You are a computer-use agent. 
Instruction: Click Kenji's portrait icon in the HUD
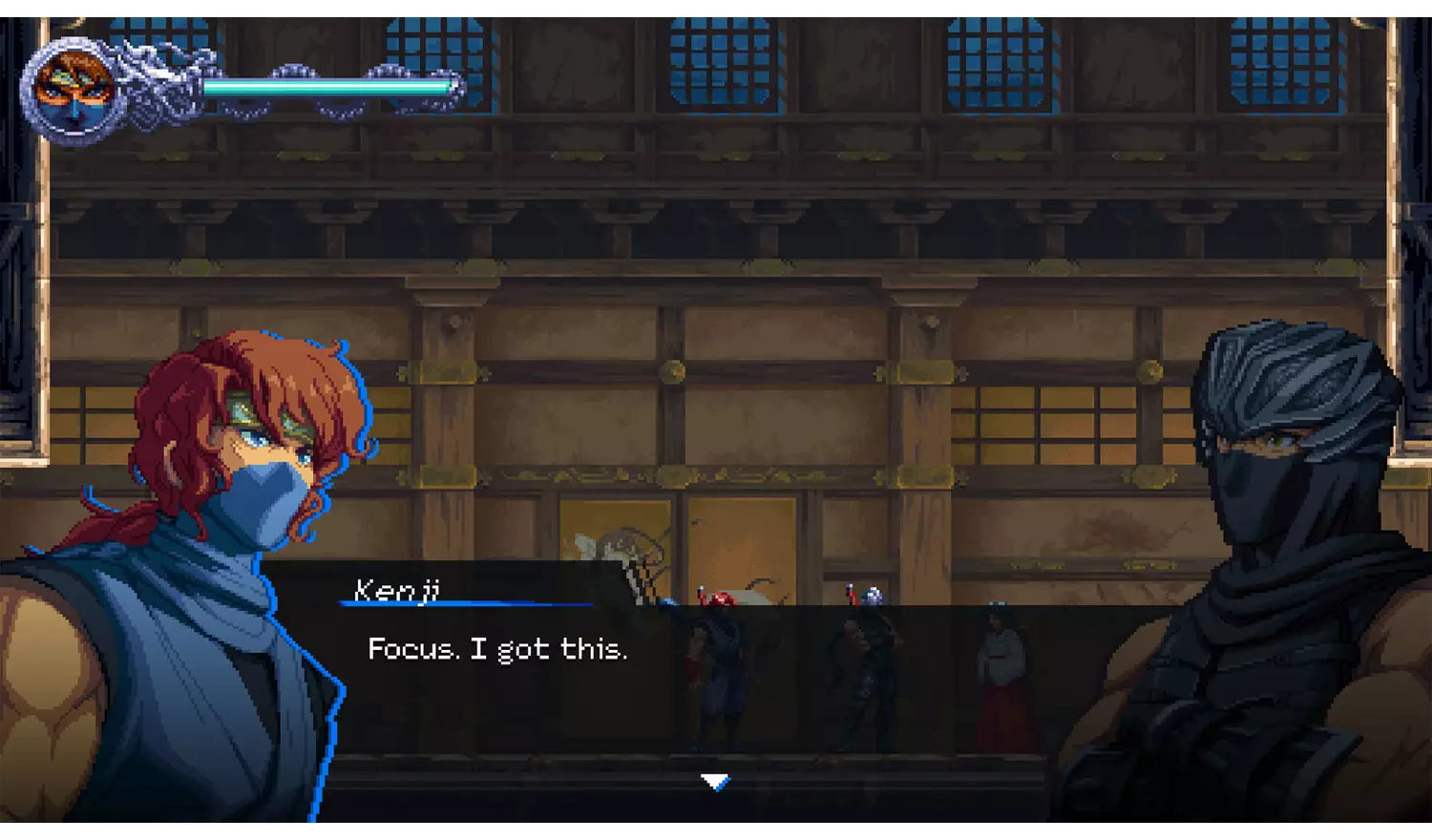(x=74, y=92)
